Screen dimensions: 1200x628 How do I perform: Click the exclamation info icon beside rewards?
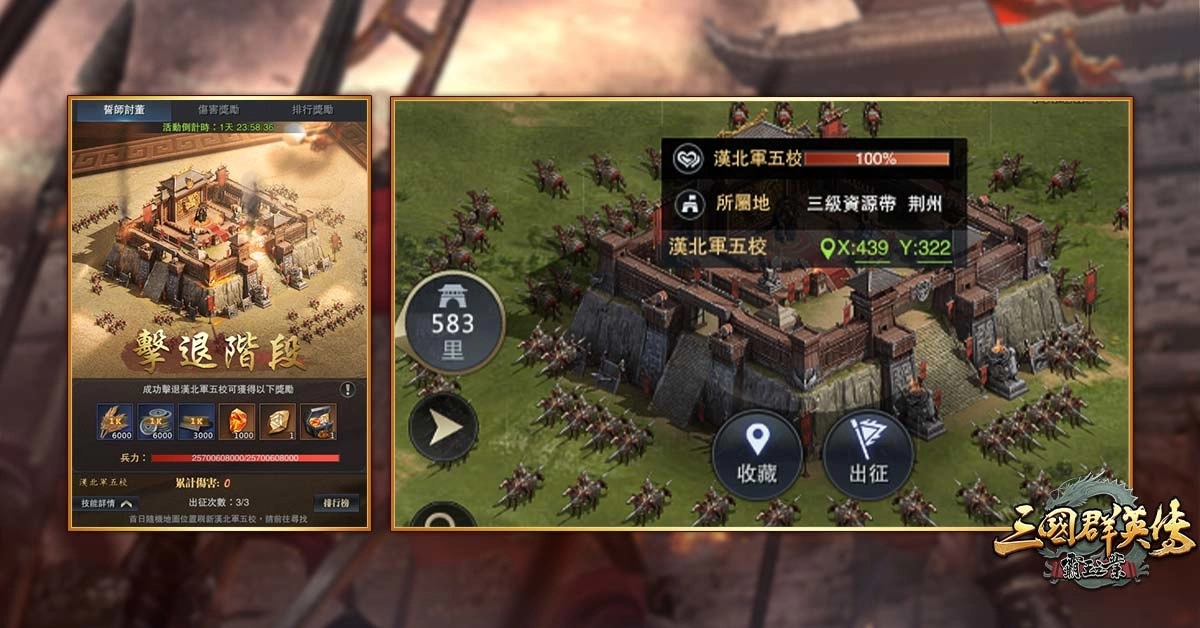tap(348, 389)
